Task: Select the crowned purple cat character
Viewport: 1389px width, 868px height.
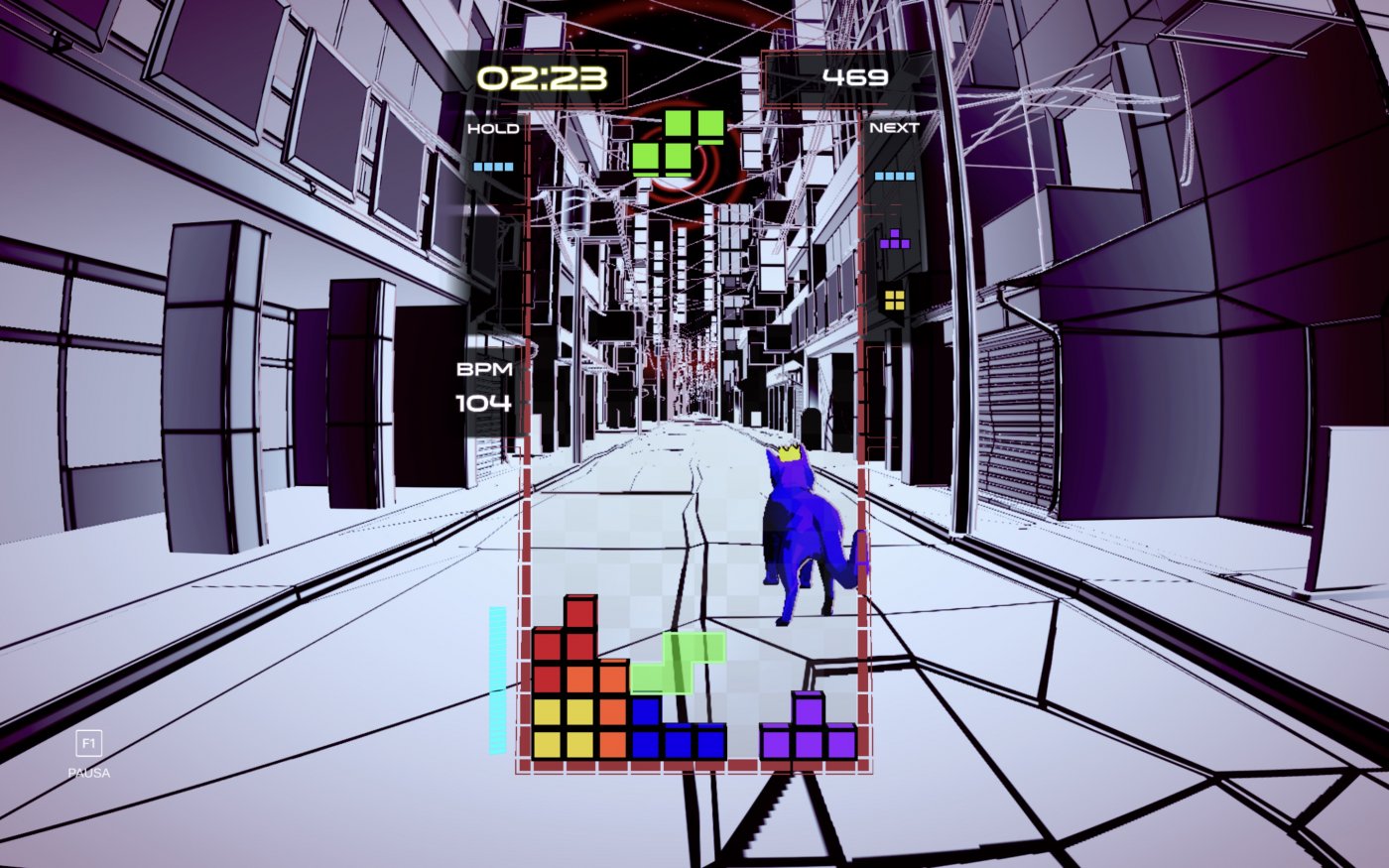Action: point(804,526)
